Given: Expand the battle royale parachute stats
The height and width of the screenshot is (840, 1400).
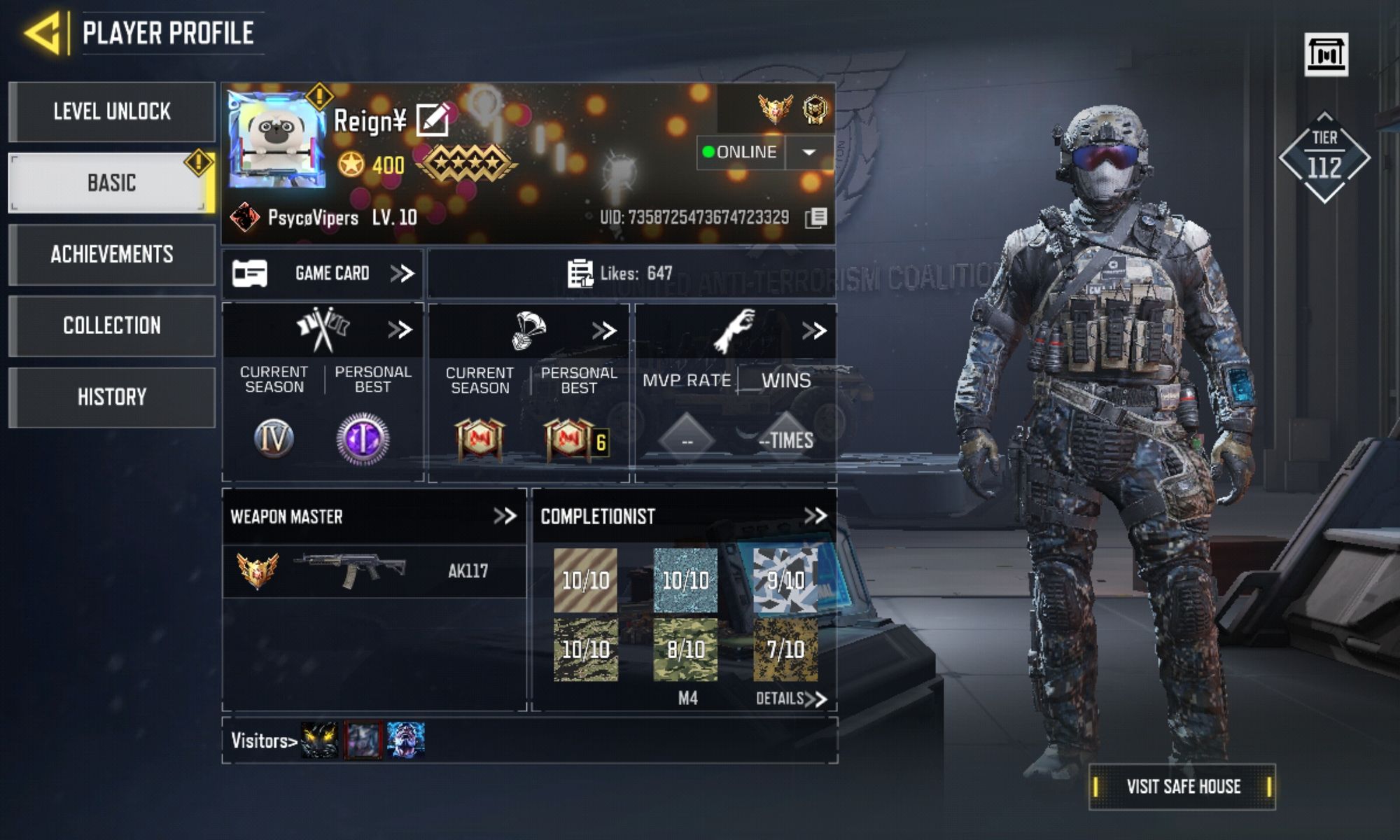Looking at the screenshot, I should 604,330.
